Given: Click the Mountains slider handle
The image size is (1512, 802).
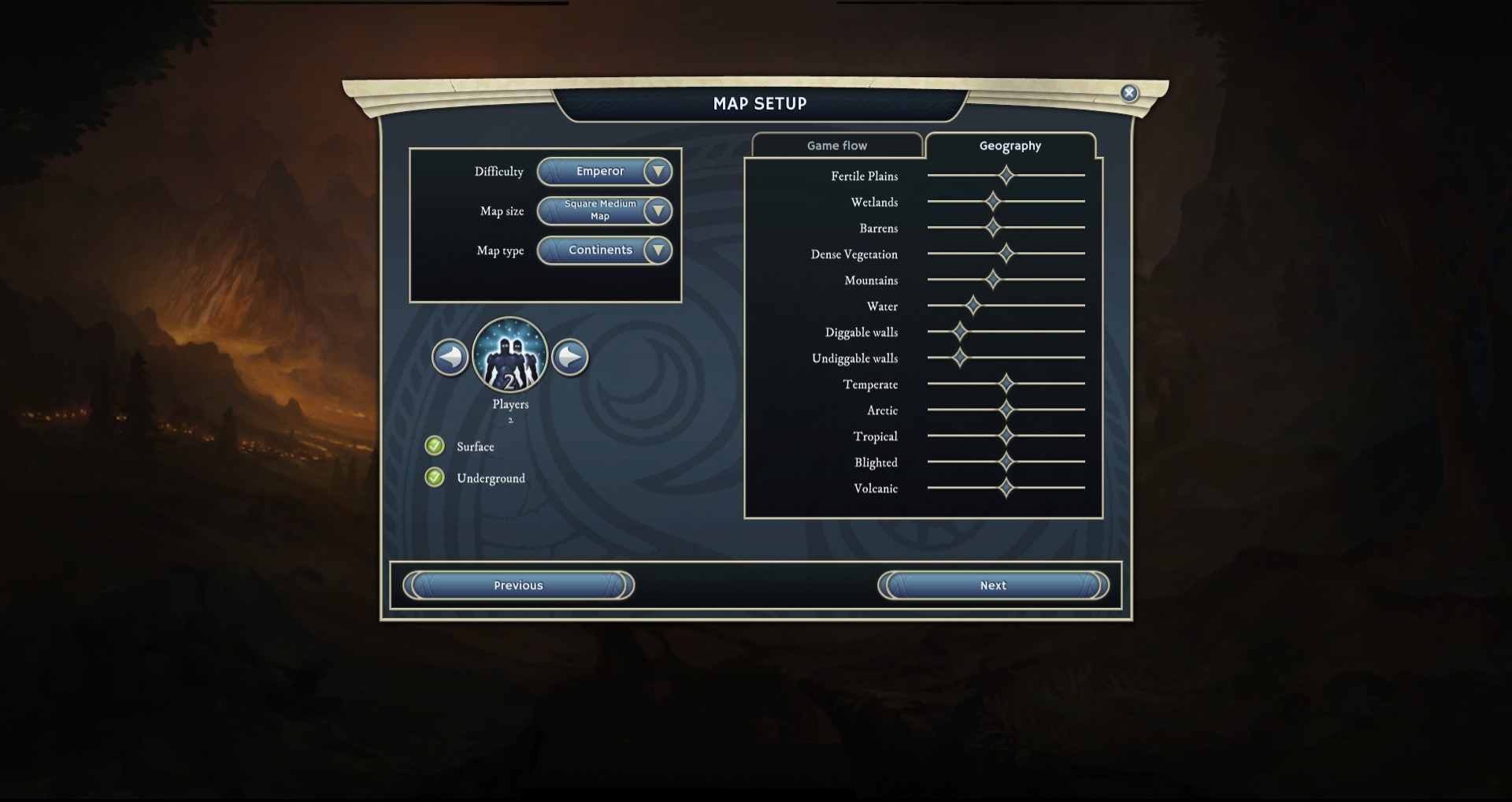Looking at the screenshot, I should coord(993,279).
